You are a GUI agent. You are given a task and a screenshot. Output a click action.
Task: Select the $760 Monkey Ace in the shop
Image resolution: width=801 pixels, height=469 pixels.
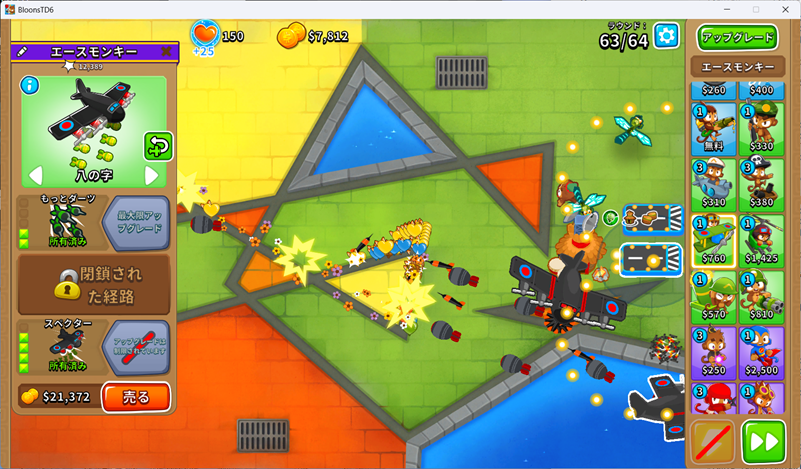pos(714,242)
